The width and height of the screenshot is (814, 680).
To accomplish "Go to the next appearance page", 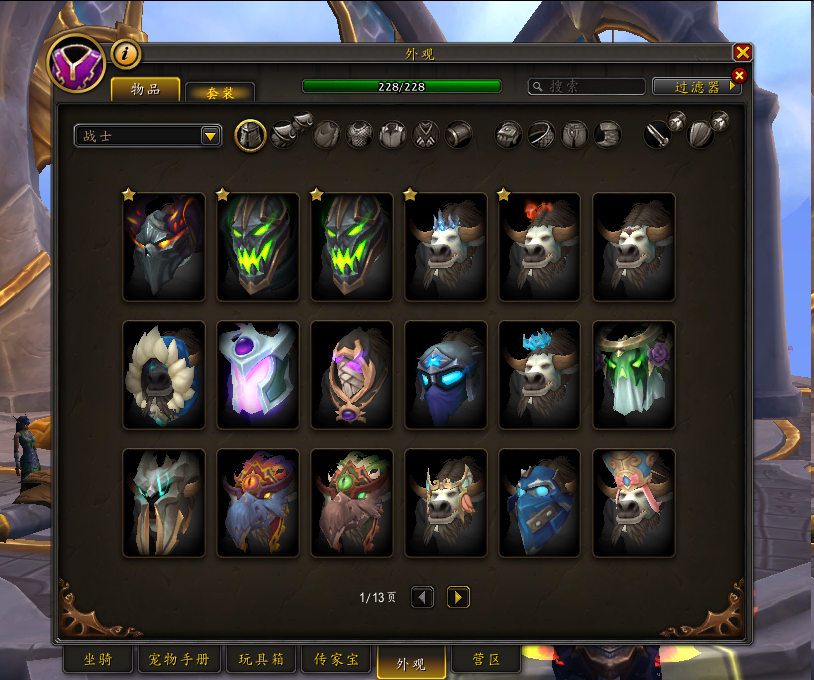I will coord(458,597).
